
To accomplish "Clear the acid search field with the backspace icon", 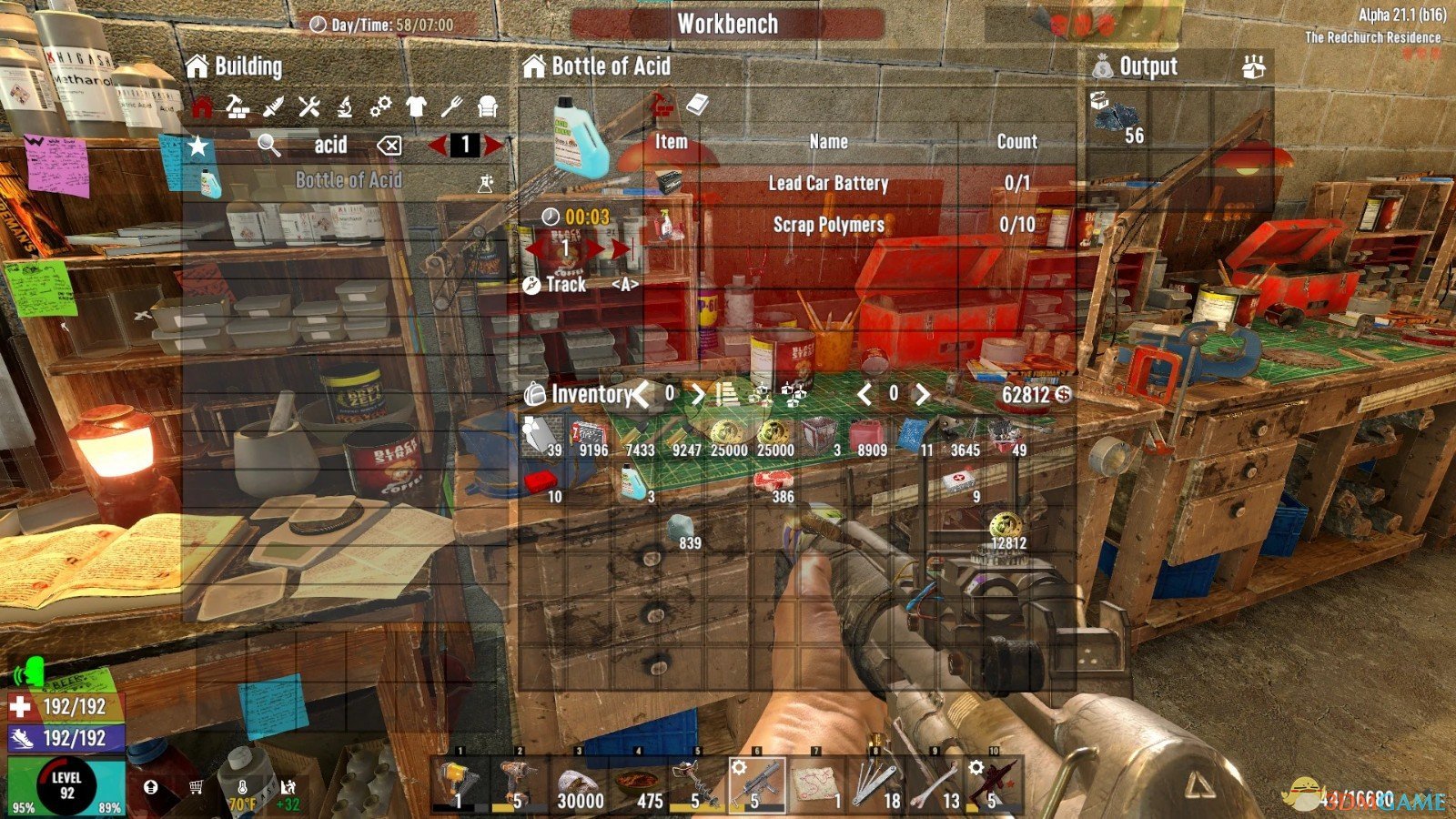I will tap(389, 145).
